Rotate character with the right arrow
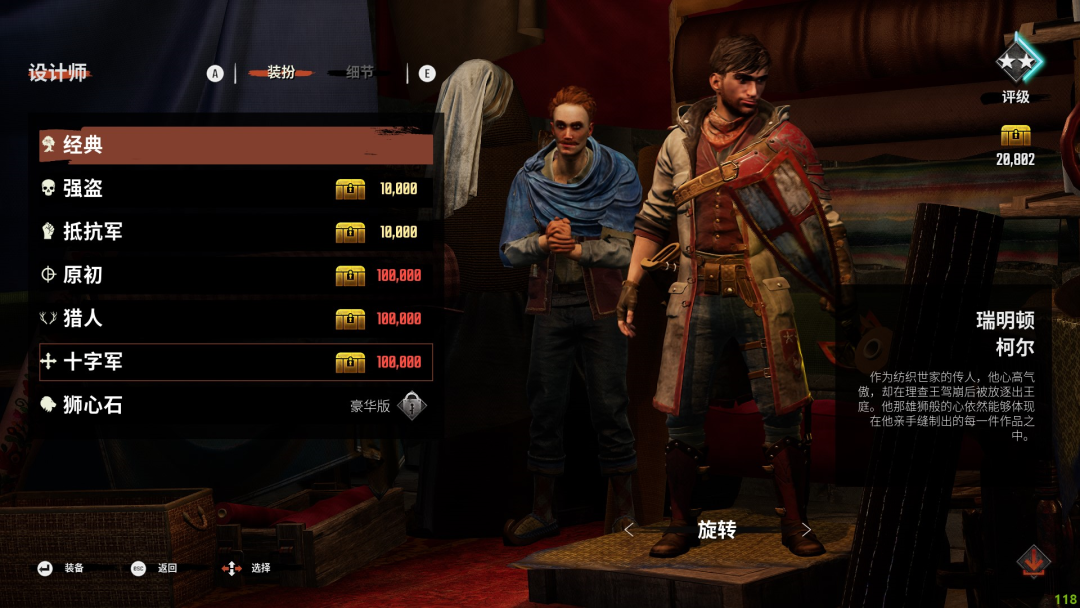 (806, 530)
